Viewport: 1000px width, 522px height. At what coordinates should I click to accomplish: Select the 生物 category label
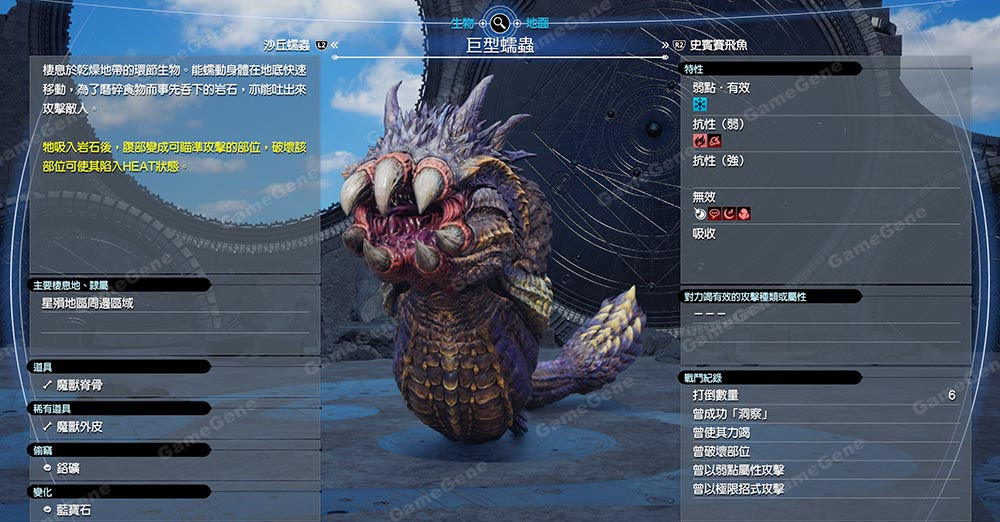(463, 22)
